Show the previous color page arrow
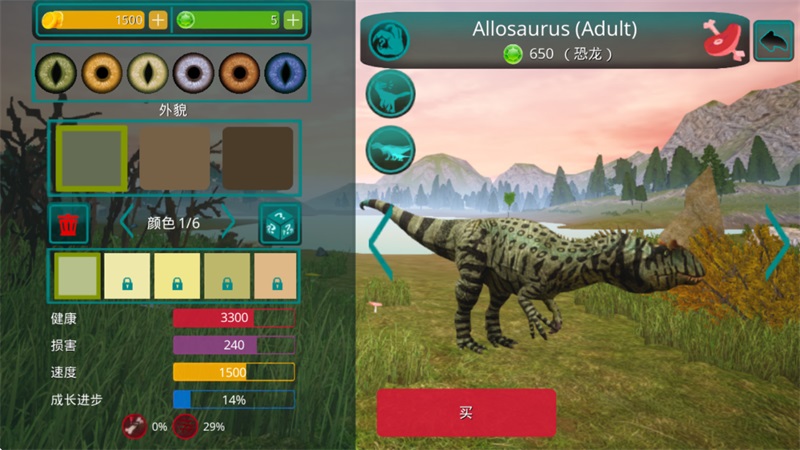This screenshot has width=800, height=450. (127, 223)
